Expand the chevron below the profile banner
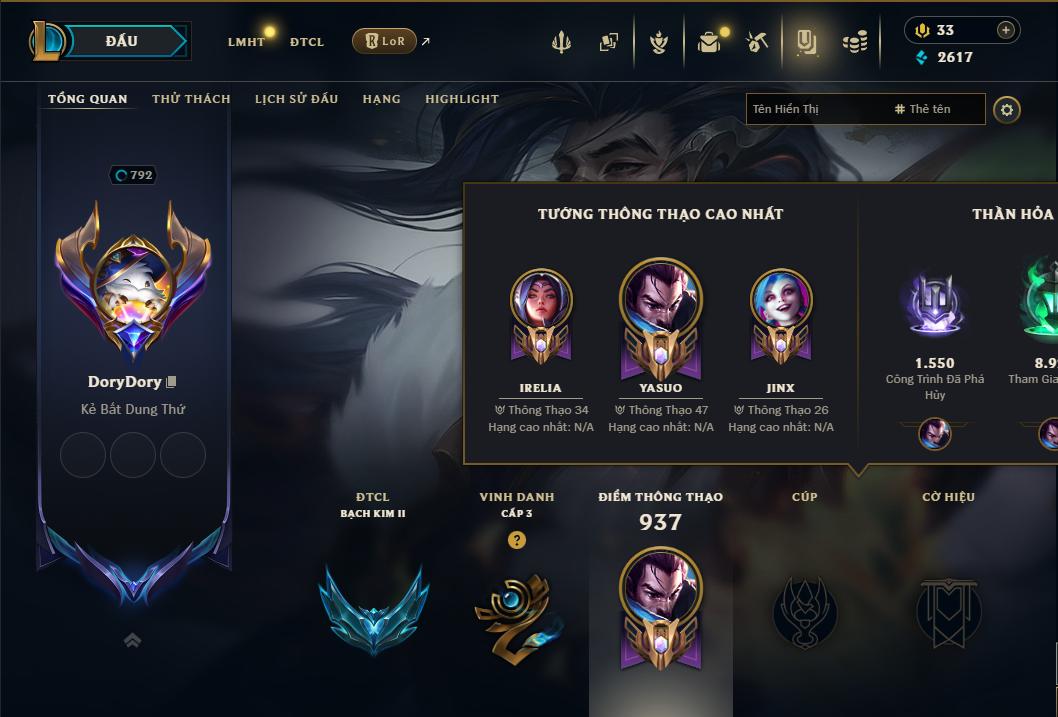Screen dimensions: 1058x717 (132, 640)
